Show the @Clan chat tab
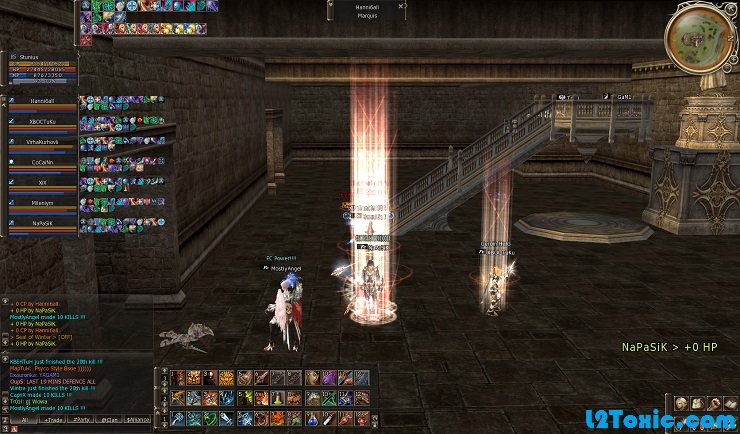This screenshot has height=434, width=740. 110,421
